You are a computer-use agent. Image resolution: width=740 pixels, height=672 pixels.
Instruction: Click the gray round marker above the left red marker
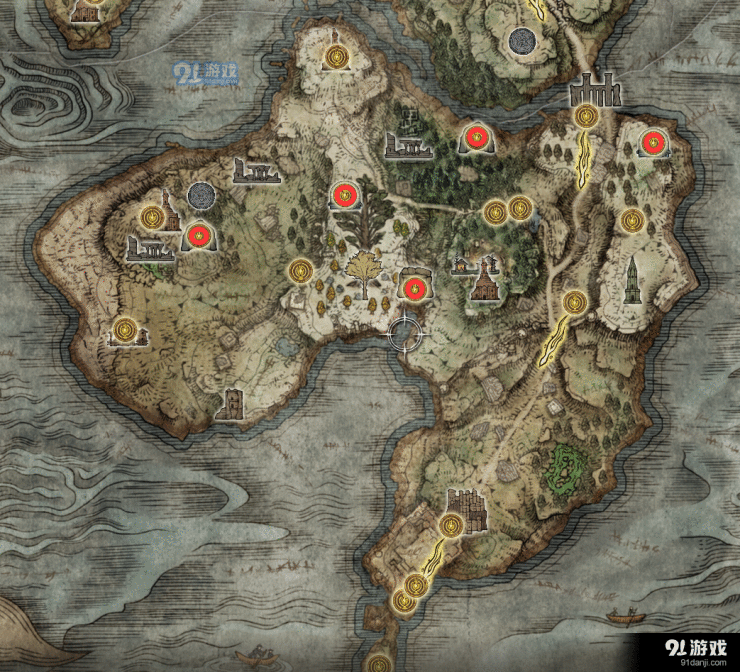[200, 195]
